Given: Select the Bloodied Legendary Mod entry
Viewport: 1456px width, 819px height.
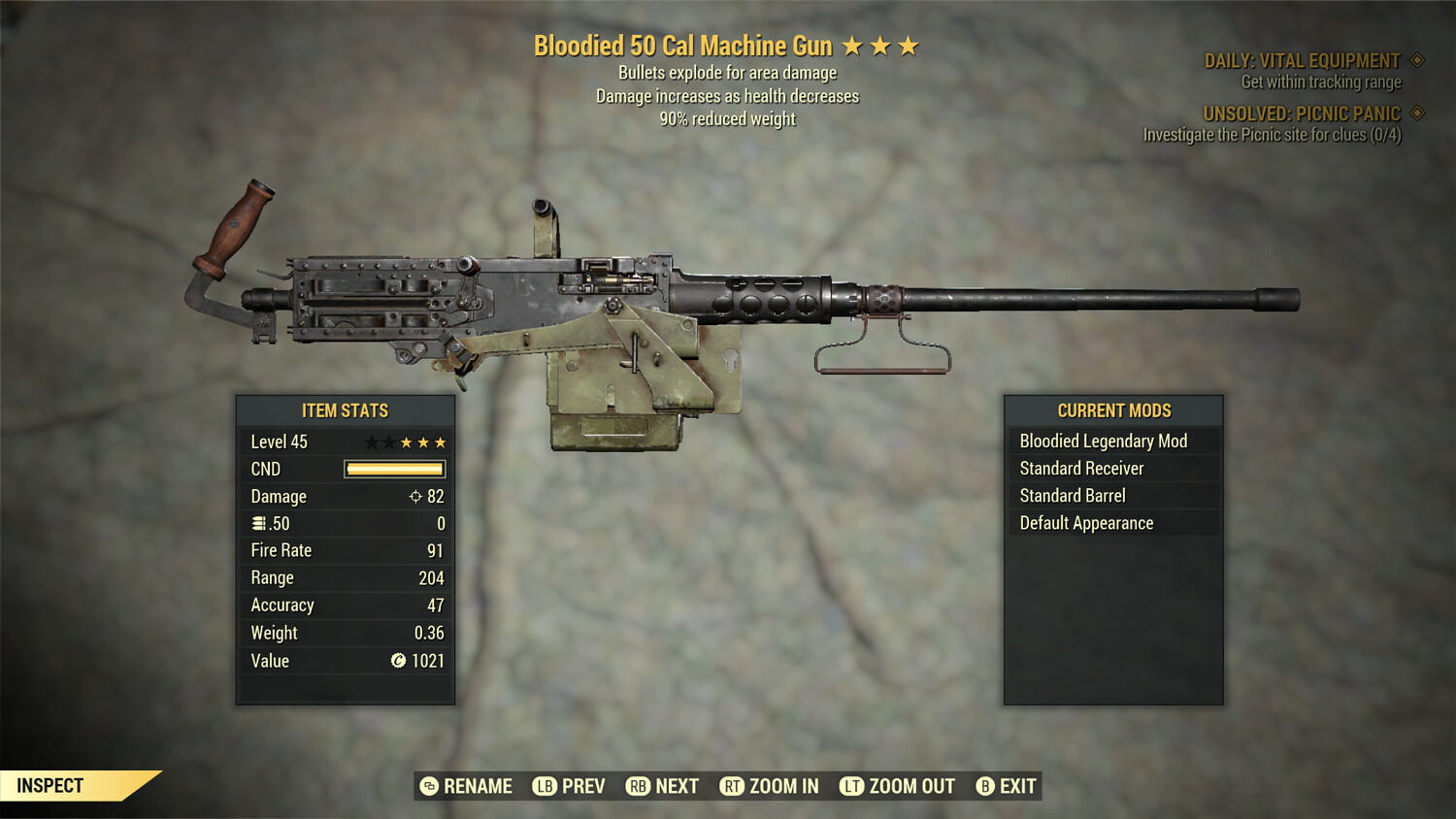Looking at the screenshot, I should (x=1103, y=441).
